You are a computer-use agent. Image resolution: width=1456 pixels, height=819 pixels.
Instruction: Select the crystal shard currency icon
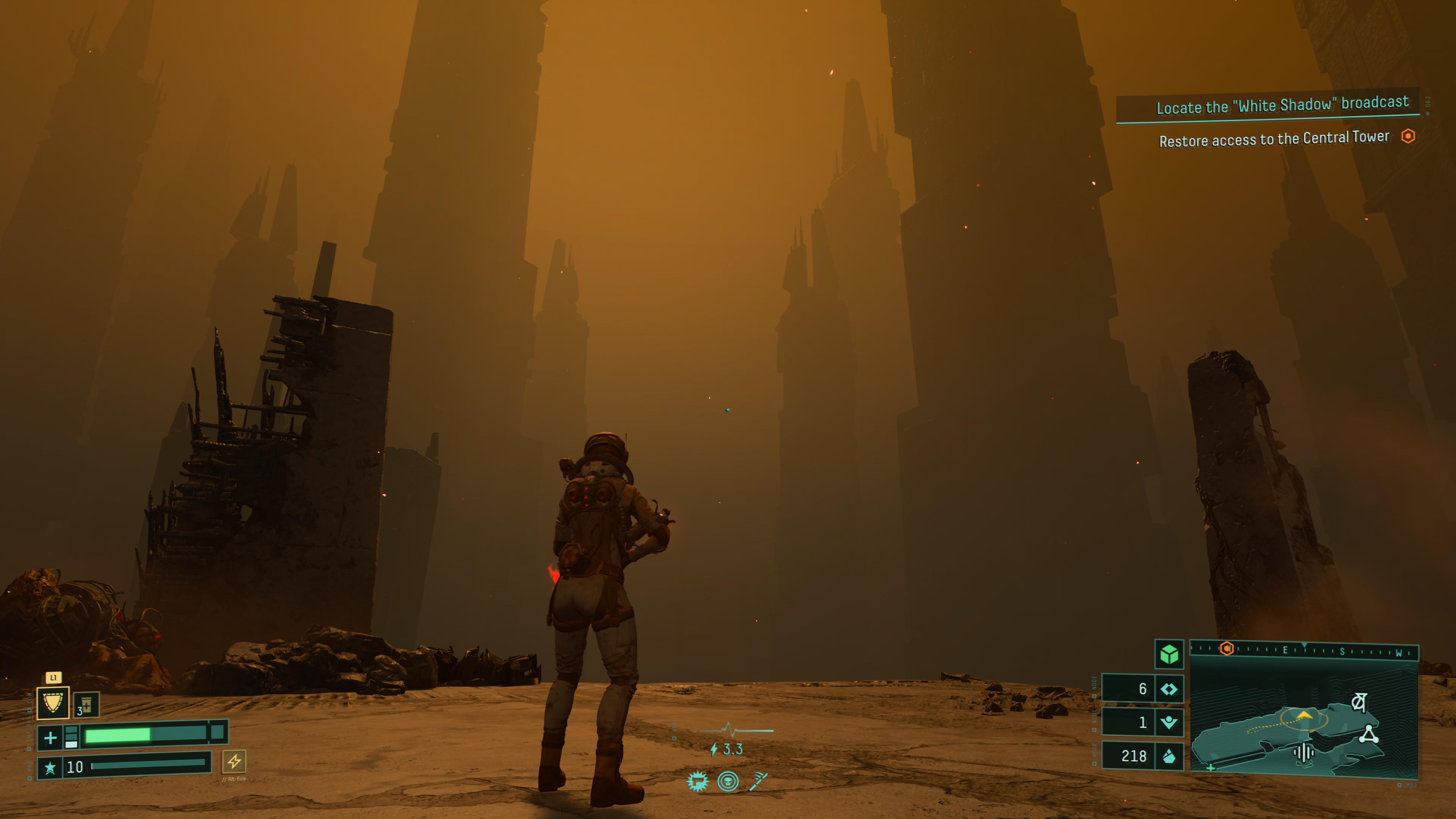(1168, 756)
